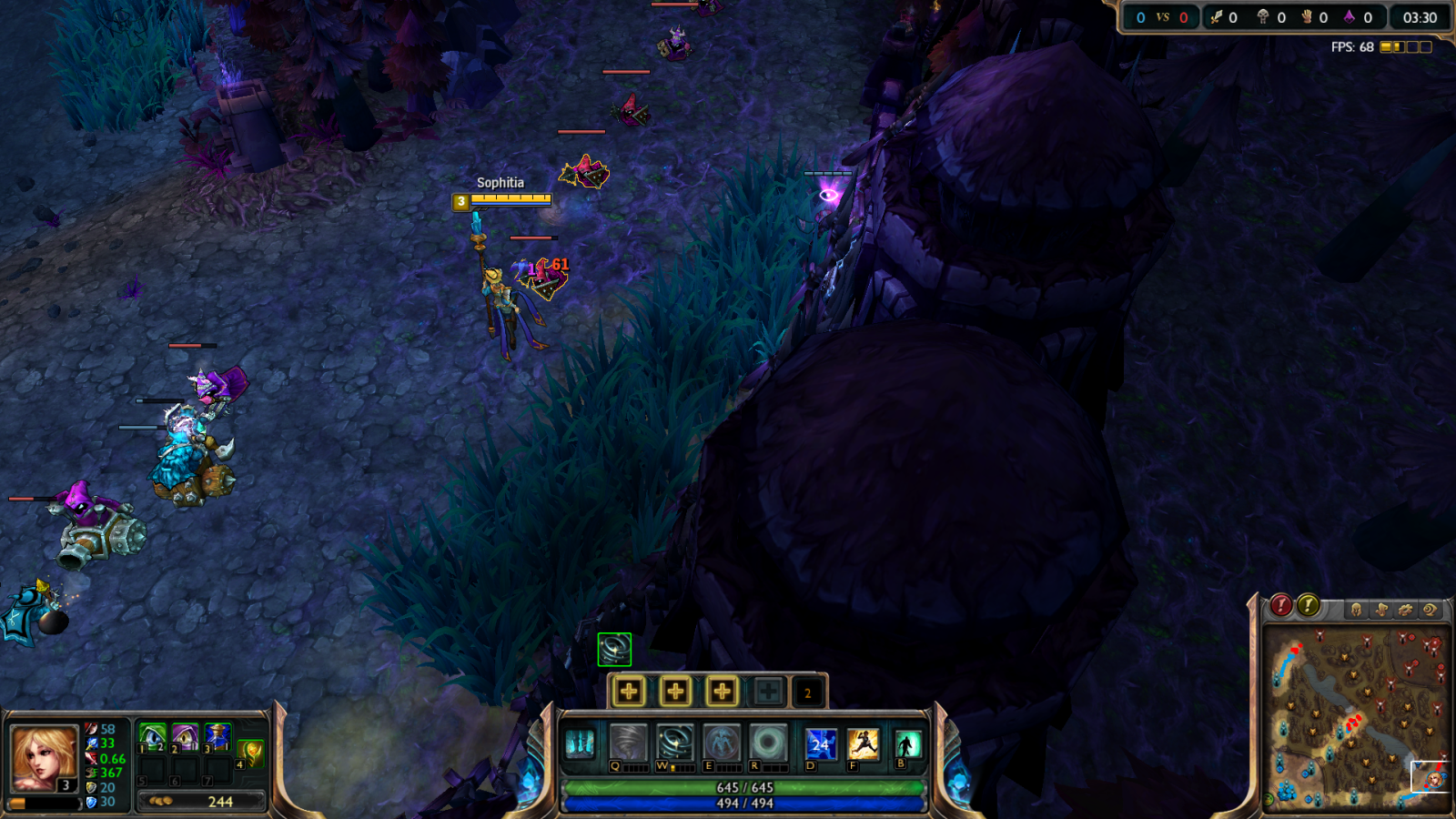Level up Zephyr with the plus button above W
The height and width of the screenshot is (819, 1456).
[675, 692]
